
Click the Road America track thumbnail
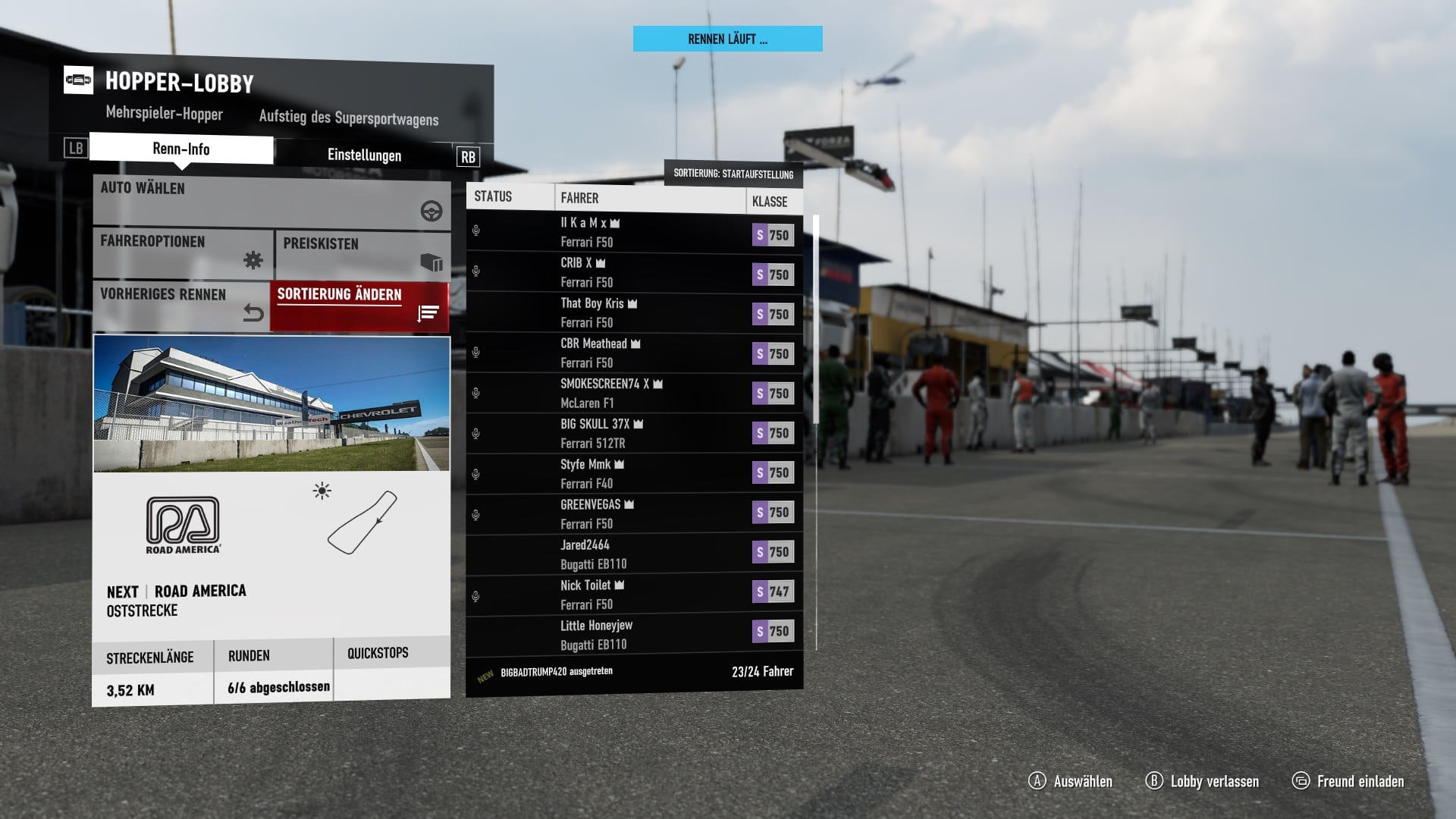click(271, 403)
